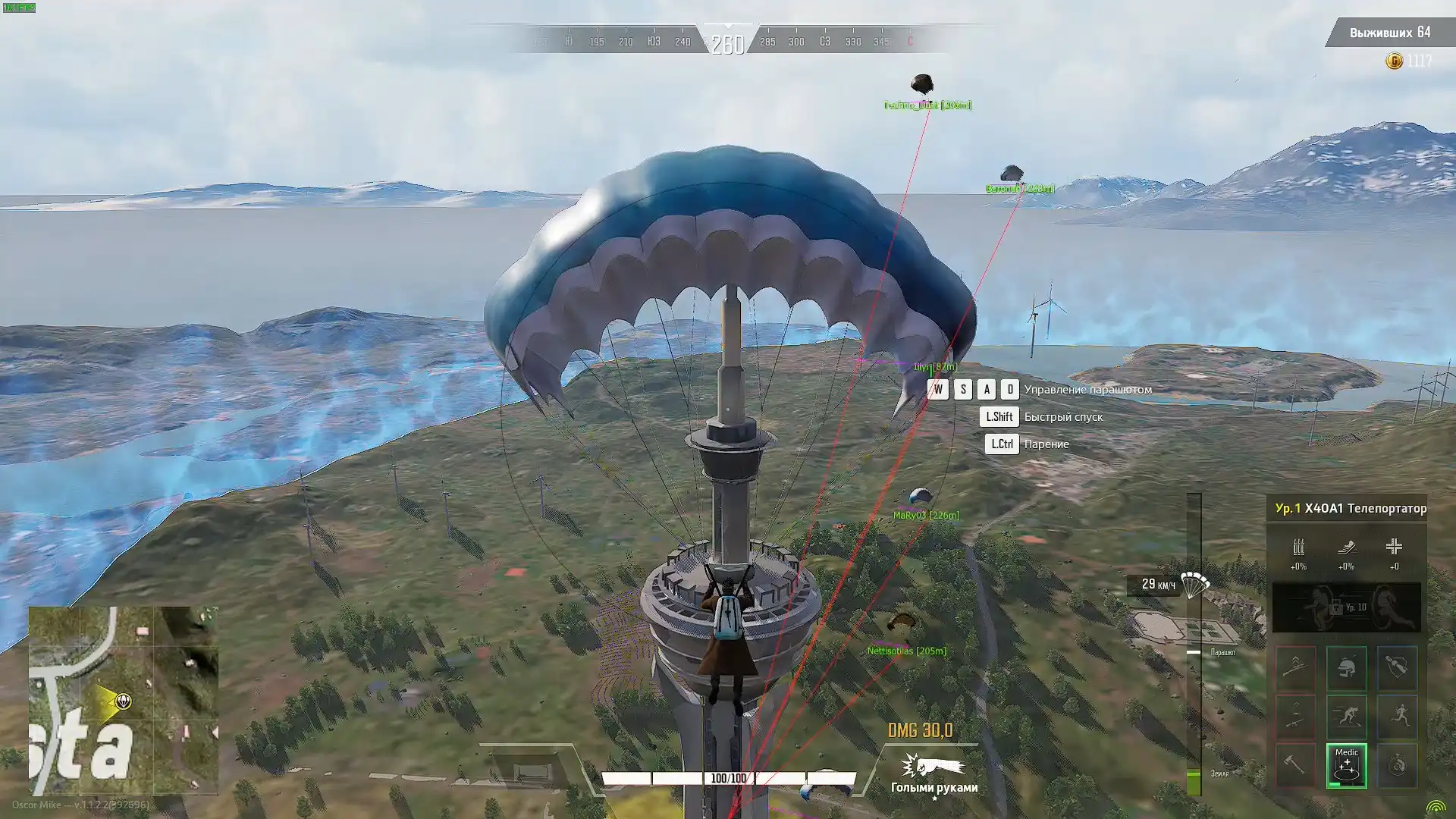Viewport: 1456px width, 819px height.
Task: Click the X40A1 Teleporter title header
Action: [1350, 508]
